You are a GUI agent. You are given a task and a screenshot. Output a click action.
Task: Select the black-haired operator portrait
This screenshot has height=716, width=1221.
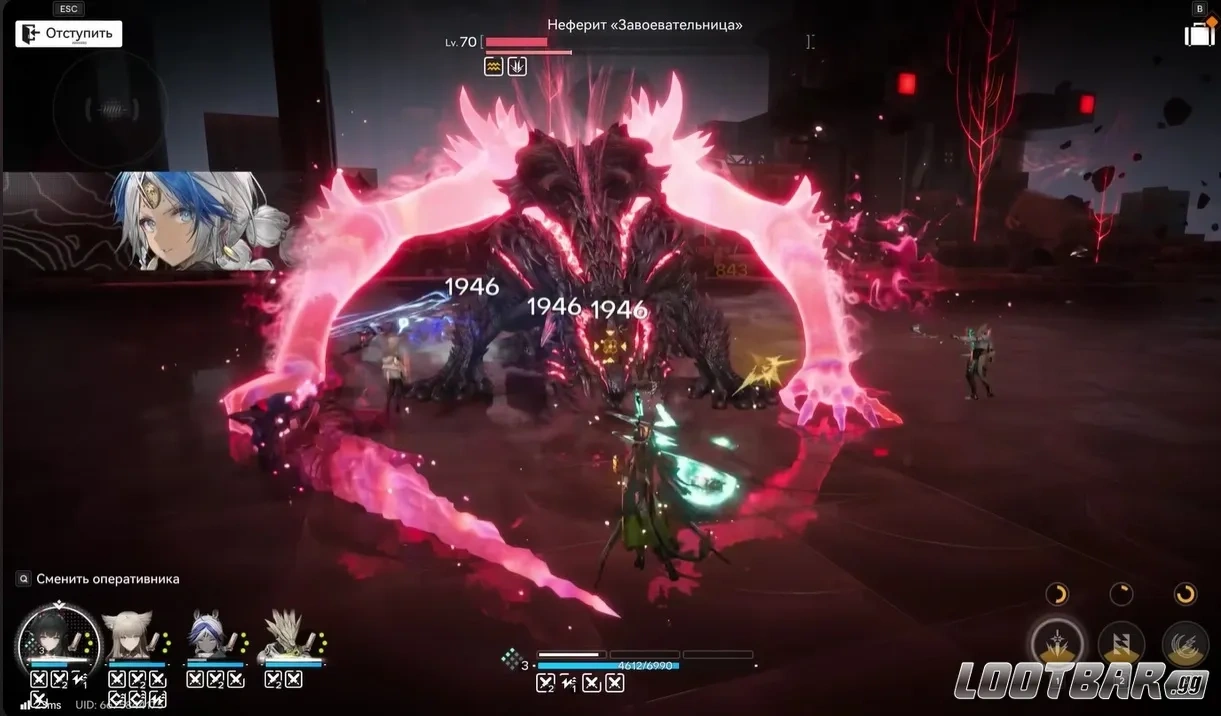tap(58, 635)
